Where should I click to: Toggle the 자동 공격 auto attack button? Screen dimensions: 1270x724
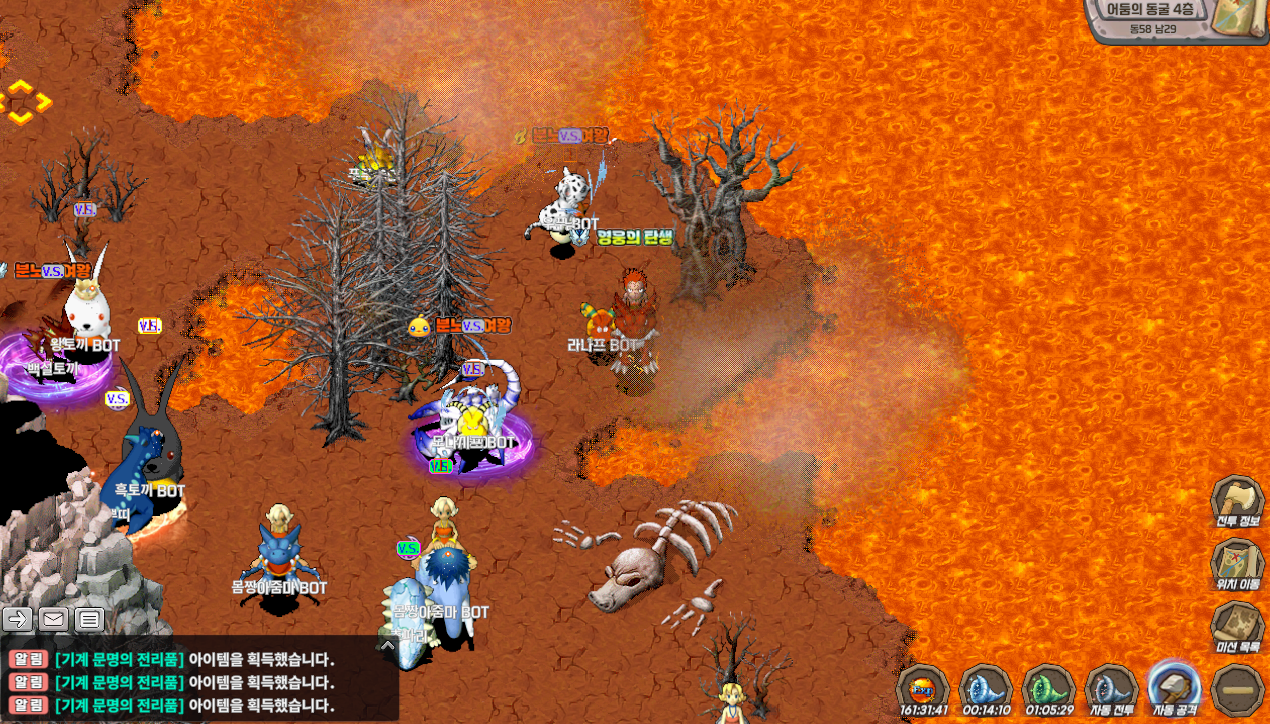[1174, 688]
